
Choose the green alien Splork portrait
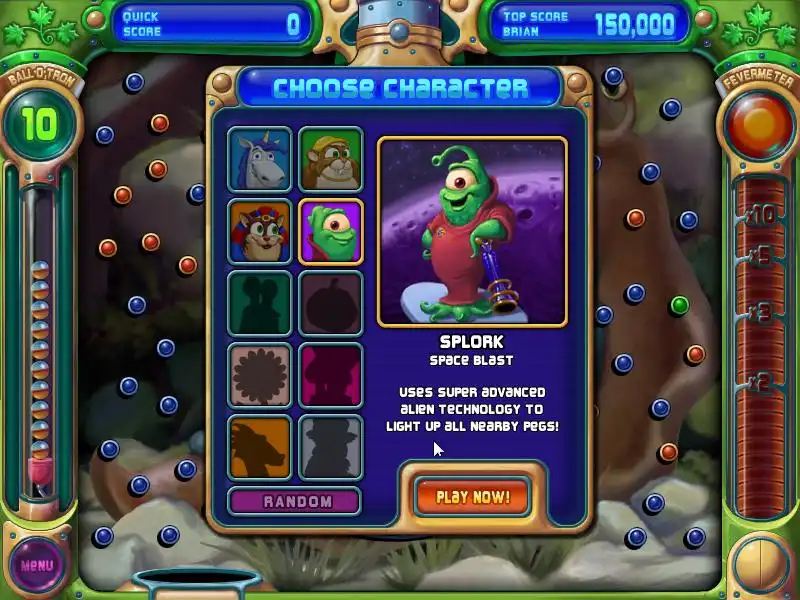pos(331,231)
